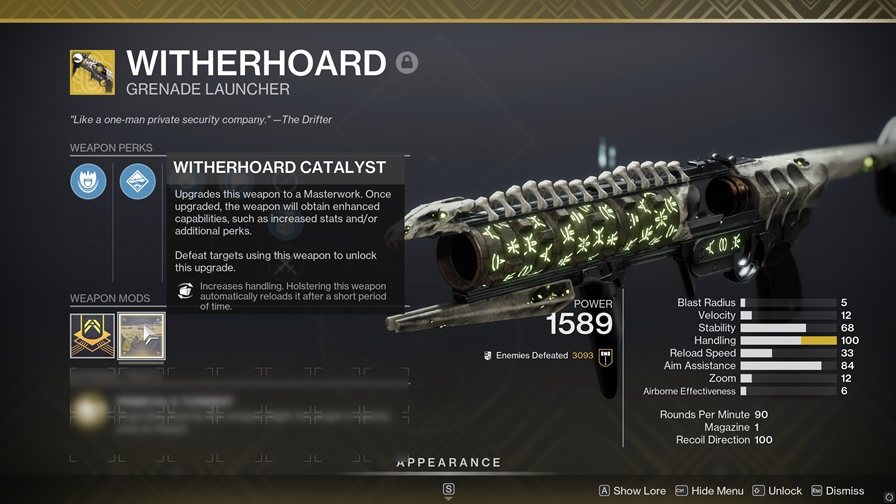896x504 pixels.
Task: Toggle the lock icon beside Witherhoard title
Action: tap(406, 63)
